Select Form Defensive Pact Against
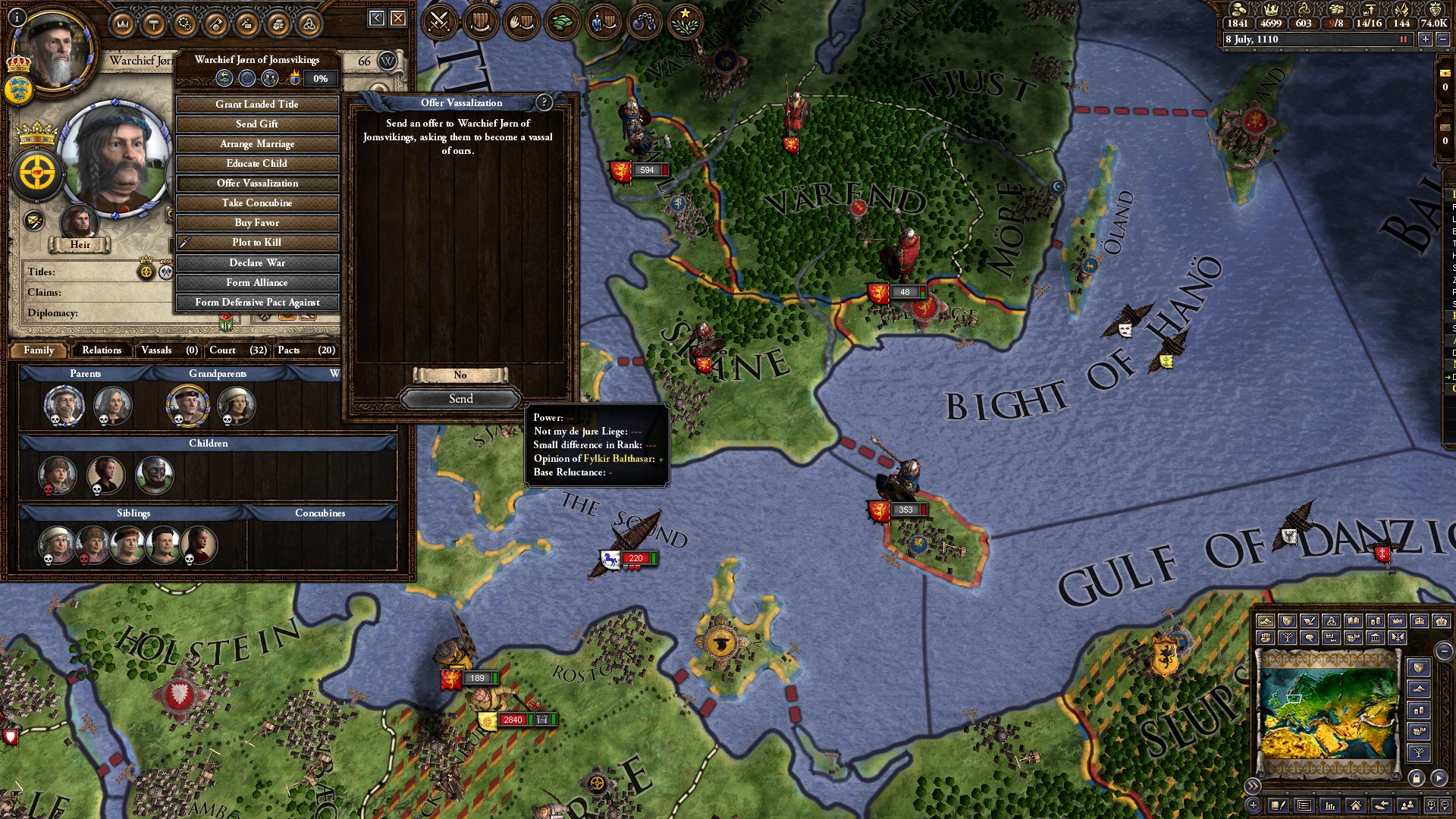Screen dimensions: 1456x819 tap(256, 303)
